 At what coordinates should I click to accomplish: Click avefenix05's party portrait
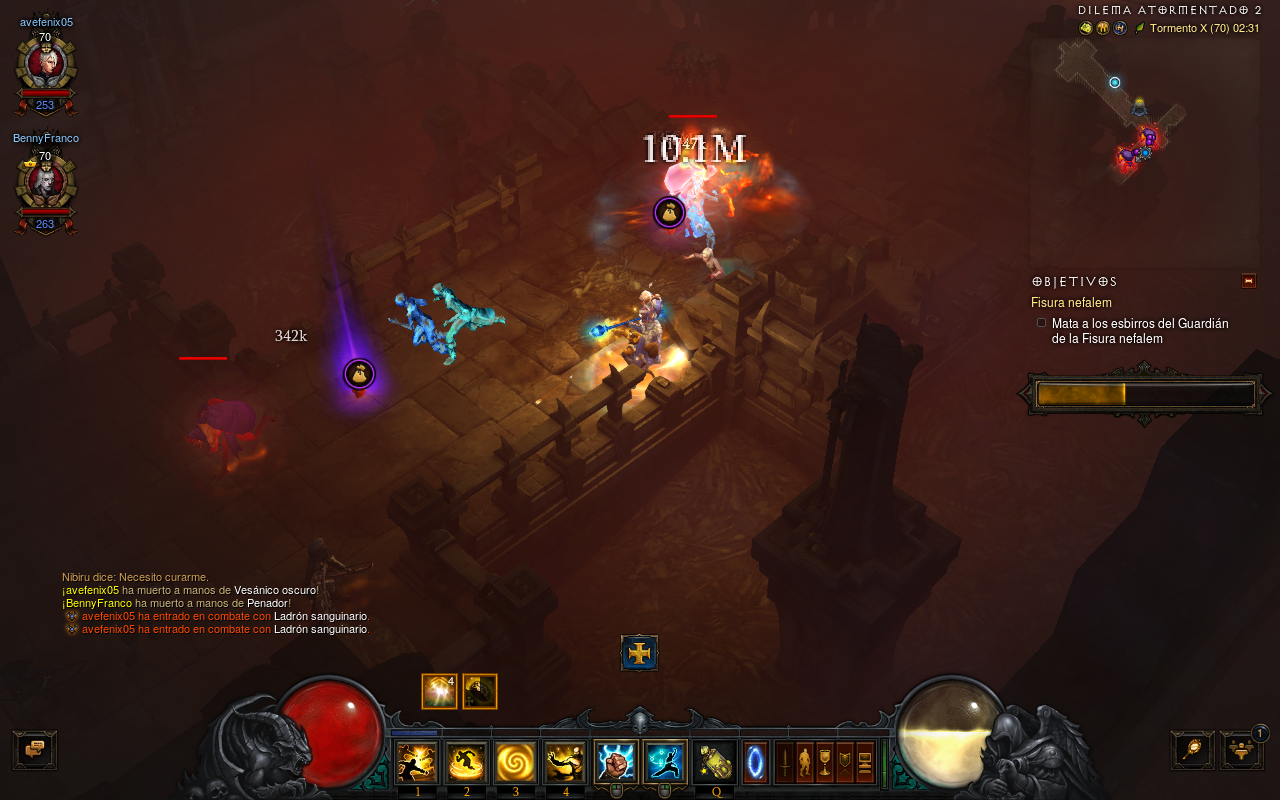pyautogui.click(x=45, y=65)
